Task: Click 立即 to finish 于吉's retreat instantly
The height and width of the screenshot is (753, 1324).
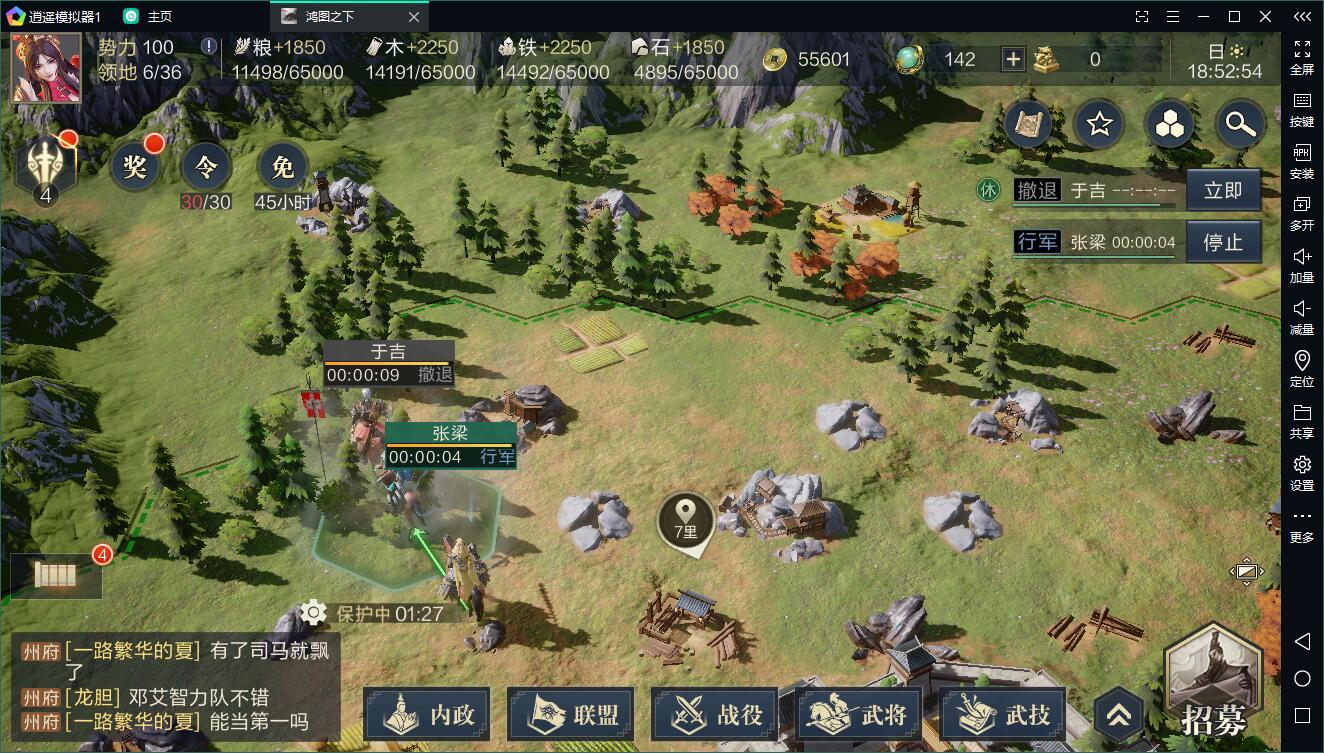Action: click(1222, 191)
